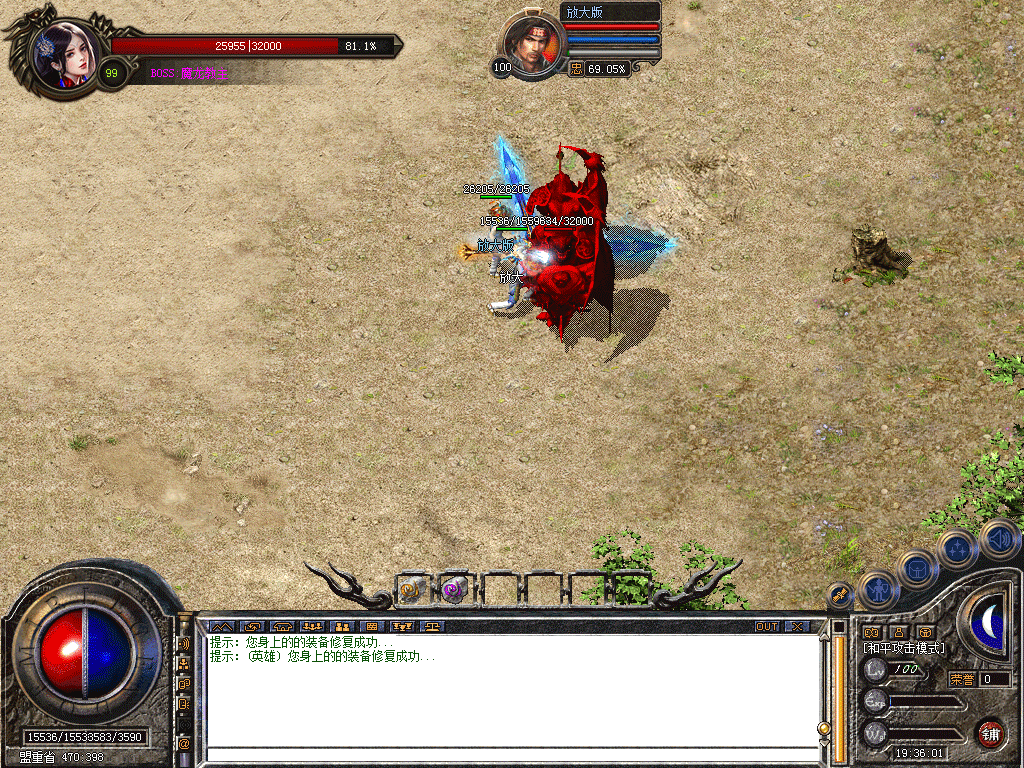Open the bag button with chest icon
The image size is (1024, 768).
point(918,569)
